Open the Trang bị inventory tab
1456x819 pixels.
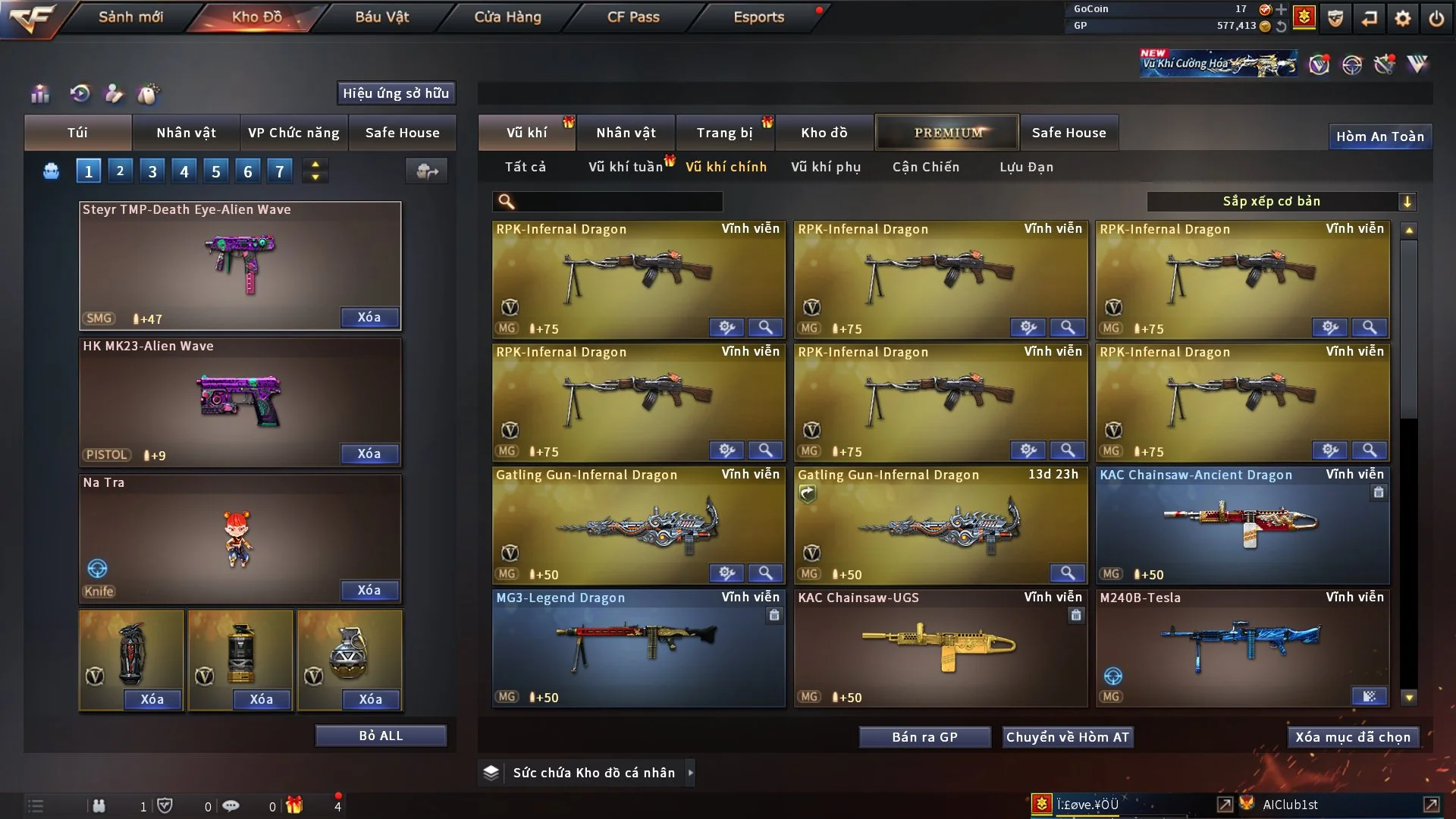[724, 133]
